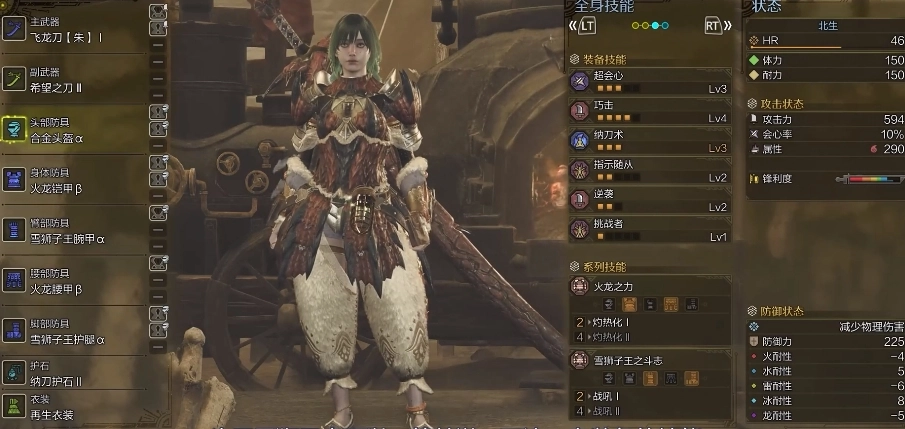Image resolution: width=905 pixels, height=429 pixels.
Task: Click the 纳刀术 Lv3 skill entry
Action: tap(648, 141)
